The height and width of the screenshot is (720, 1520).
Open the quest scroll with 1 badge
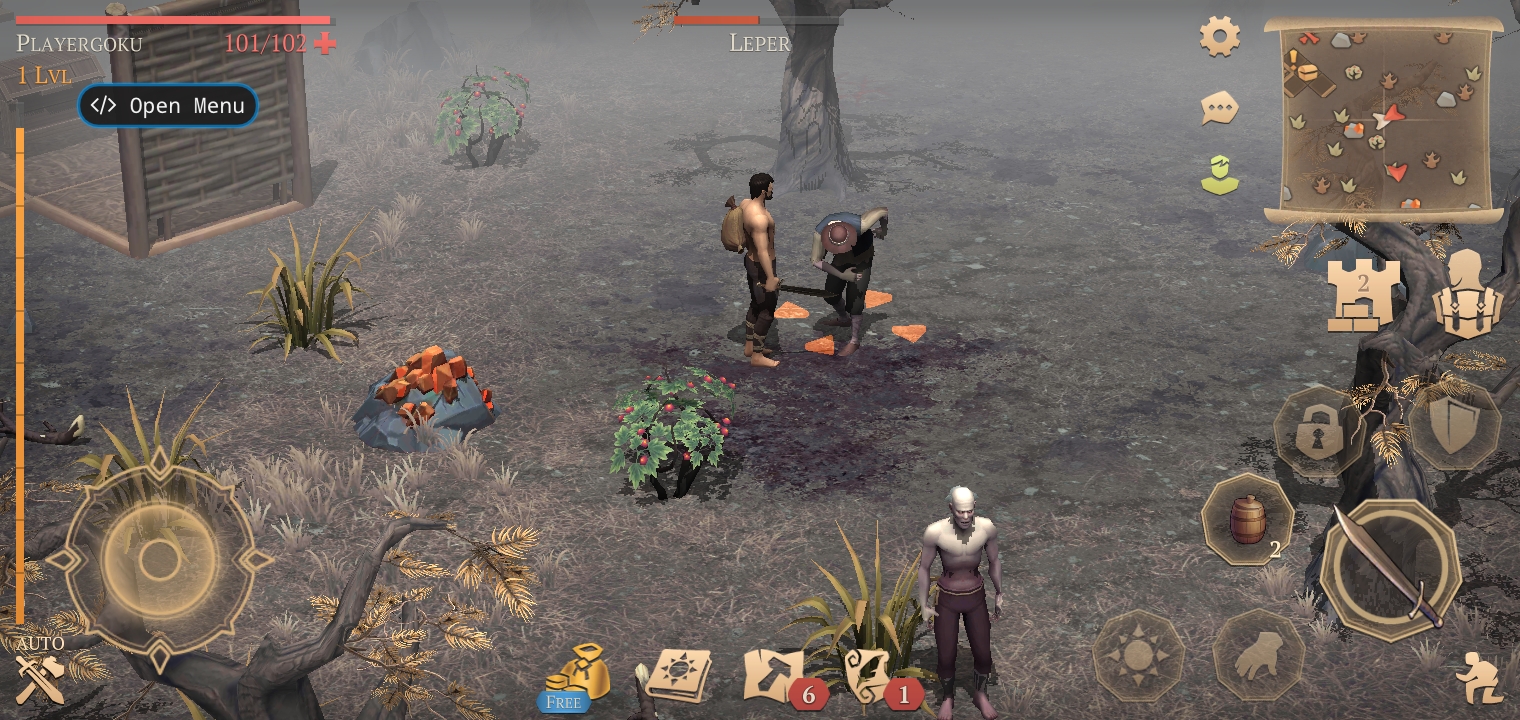870,675
